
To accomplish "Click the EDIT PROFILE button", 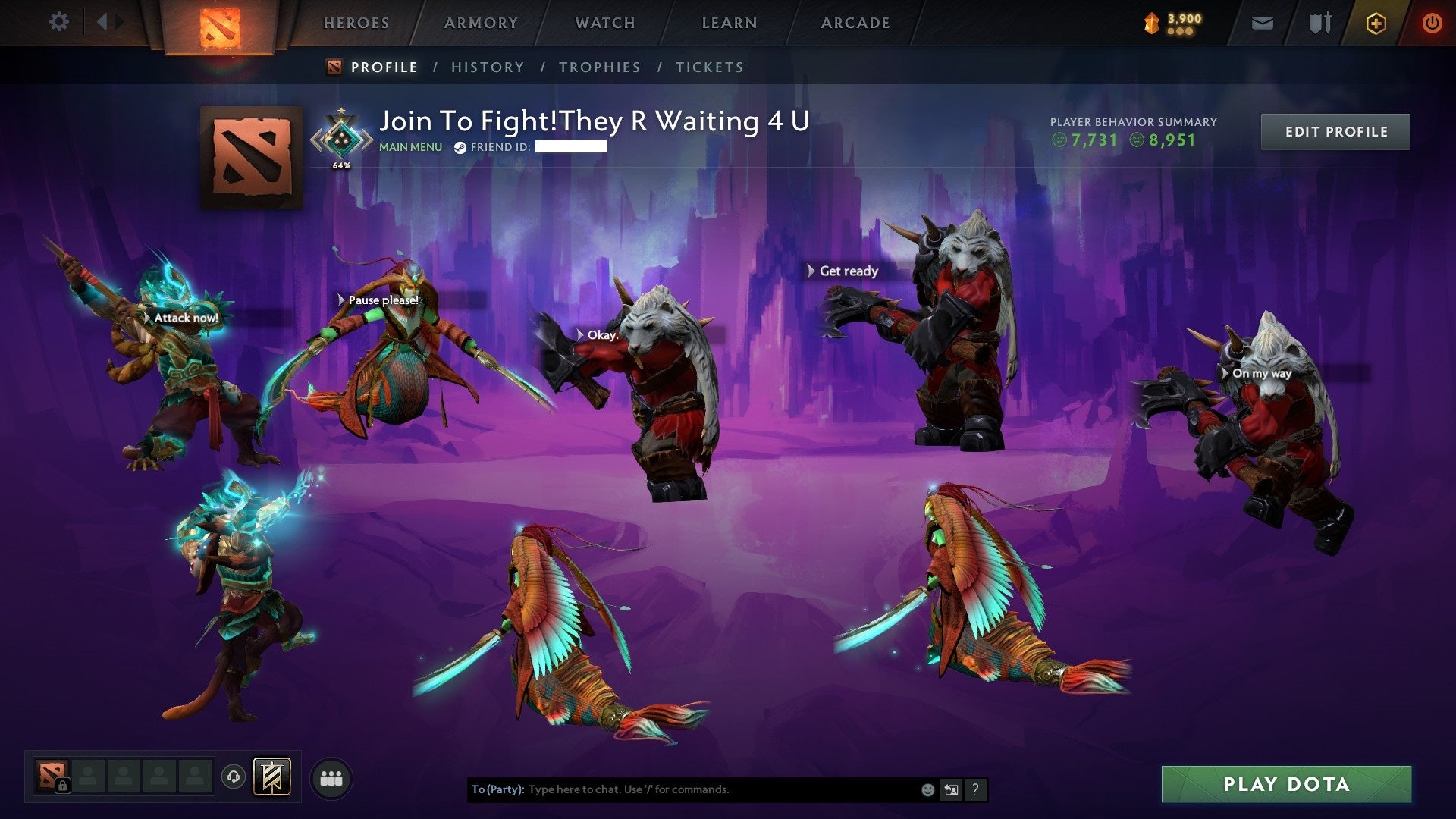I will (1335, 130).
